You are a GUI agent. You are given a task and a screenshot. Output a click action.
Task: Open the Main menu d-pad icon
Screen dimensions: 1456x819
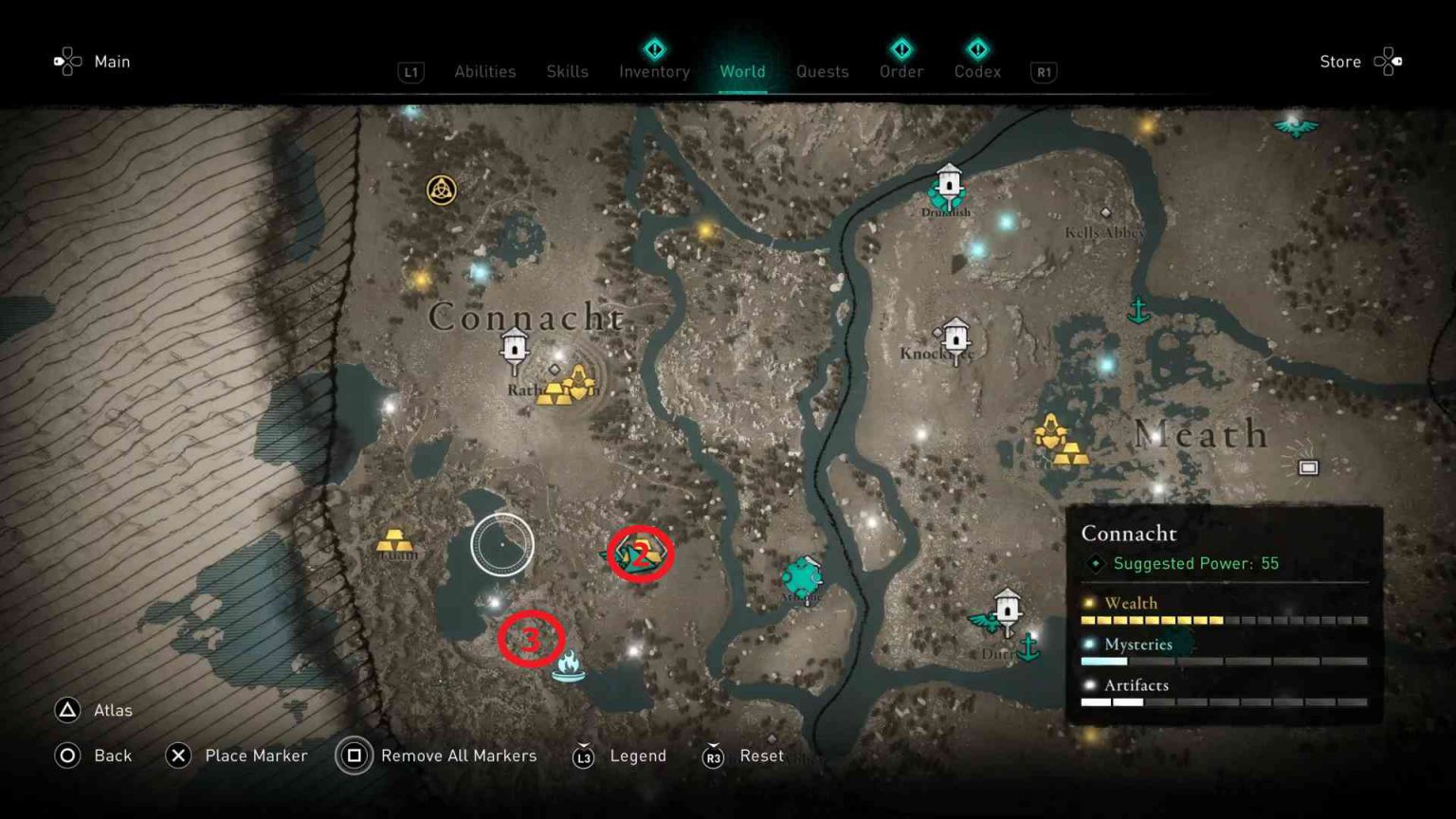coord(66,61)
